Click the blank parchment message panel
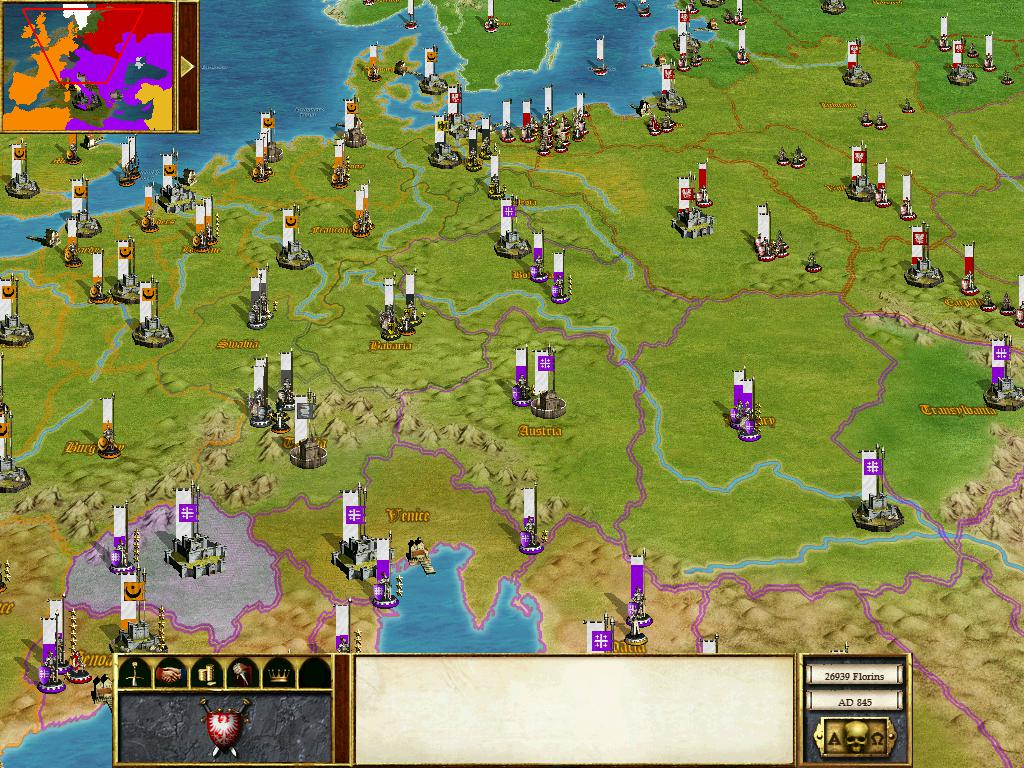The width and height of the screenshot is (1024, 768). coord(574,710)
